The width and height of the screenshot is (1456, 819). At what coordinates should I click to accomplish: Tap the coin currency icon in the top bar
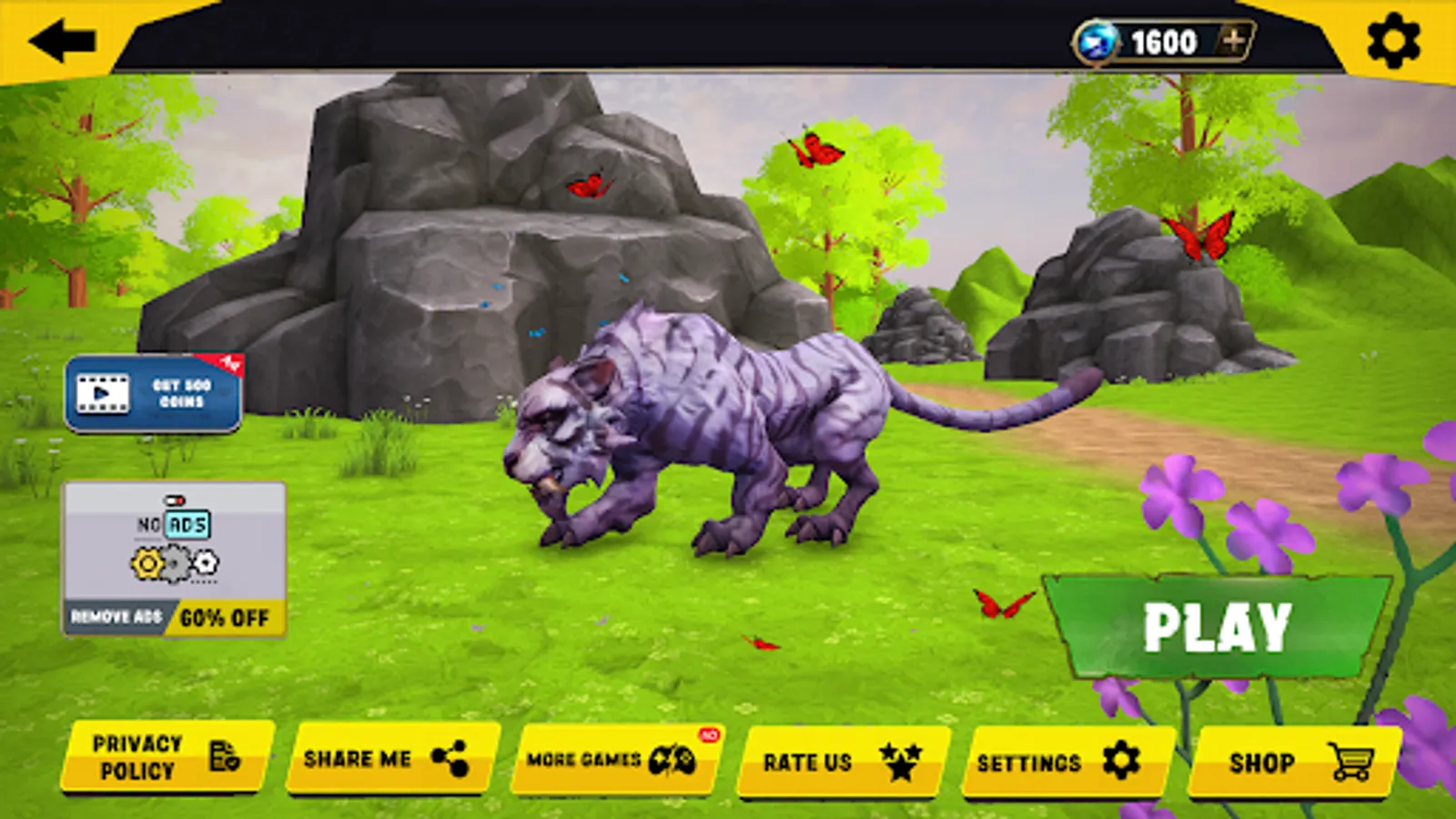coord(1097,38)
